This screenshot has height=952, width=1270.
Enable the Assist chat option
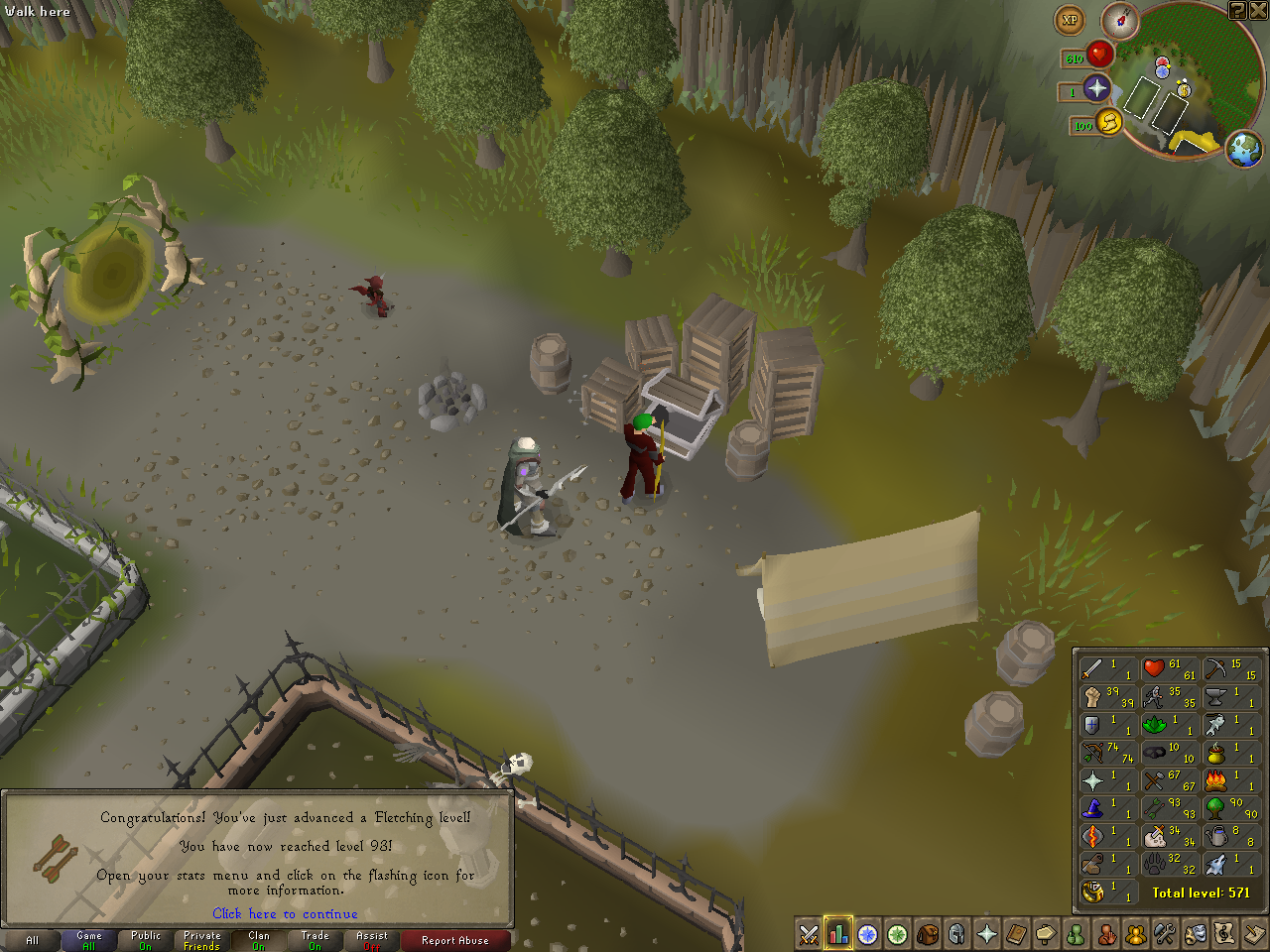[370, 939]
